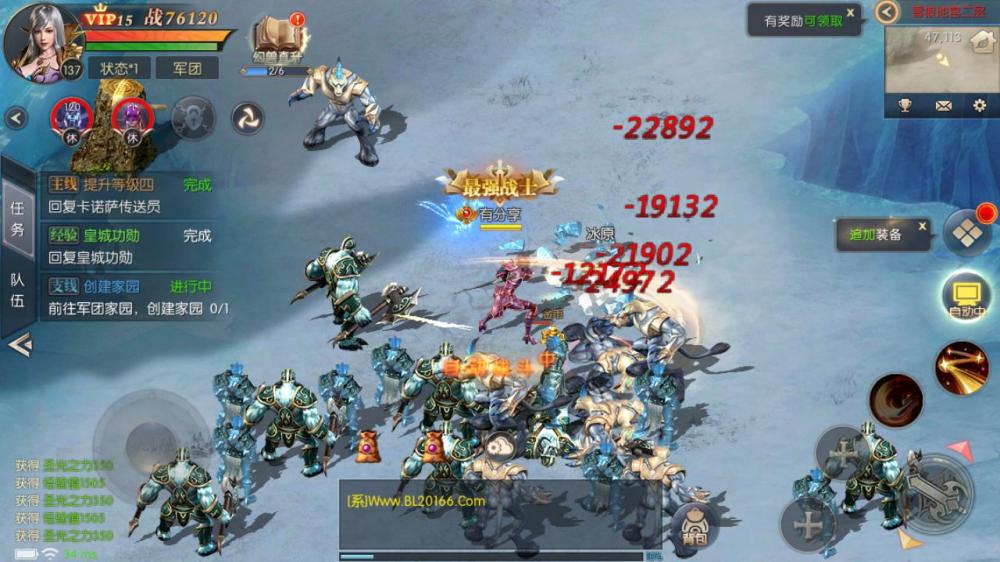Open the locked pet slot
The height and width of the screenshot is (562, 1000).
193,118
